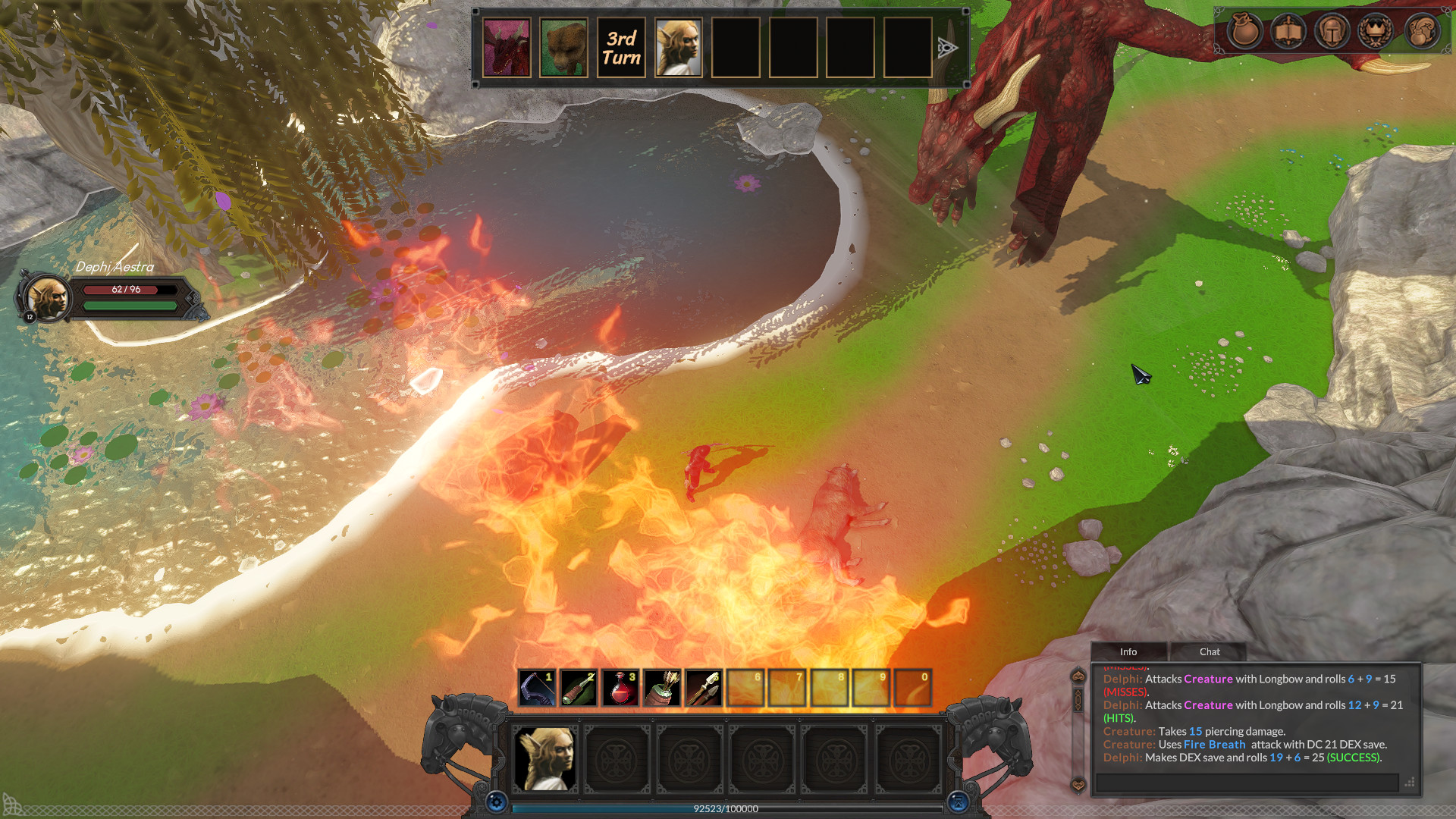Open the spellbook journal icon
The image size is (1456, 819).
pos(1288,32)
